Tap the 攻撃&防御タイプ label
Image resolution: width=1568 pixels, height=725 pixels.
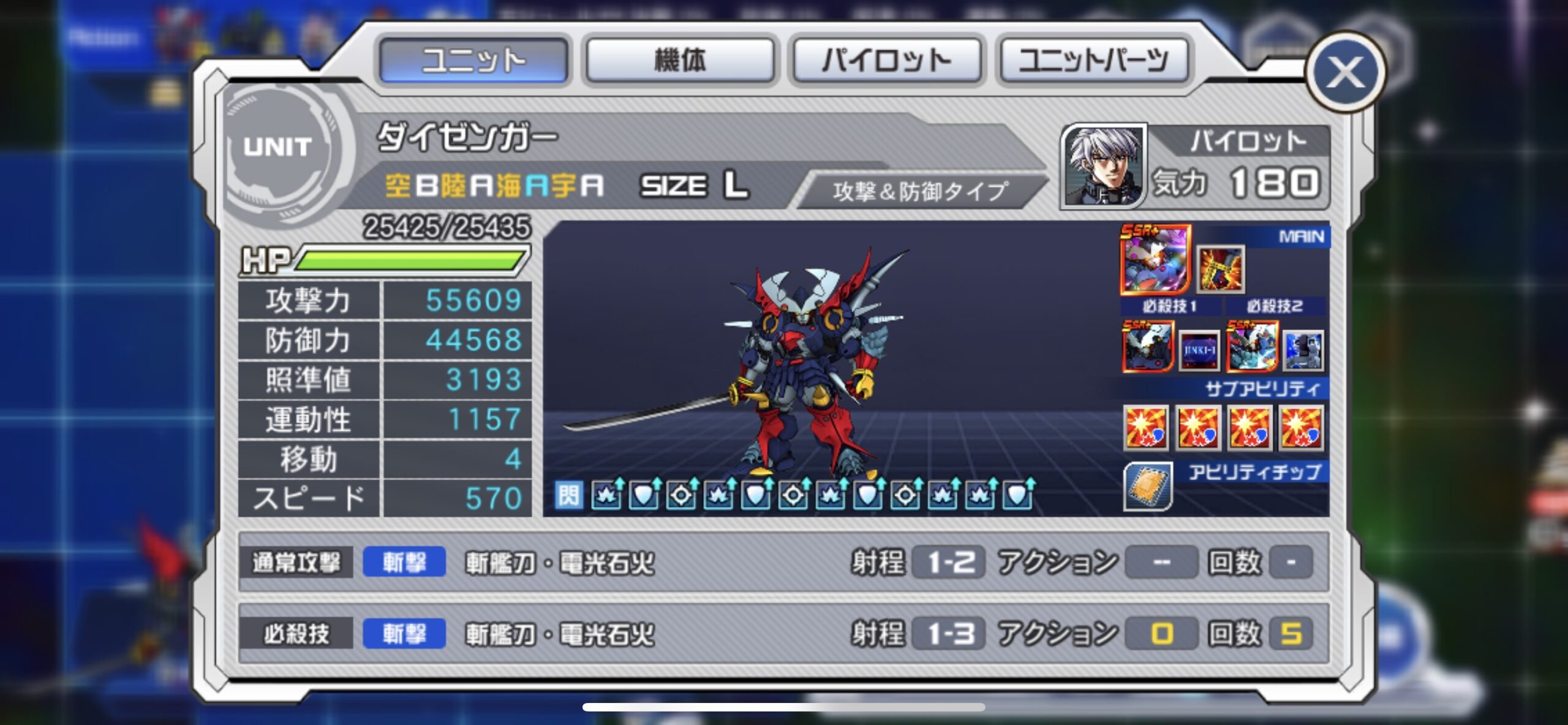click(920, 191)
